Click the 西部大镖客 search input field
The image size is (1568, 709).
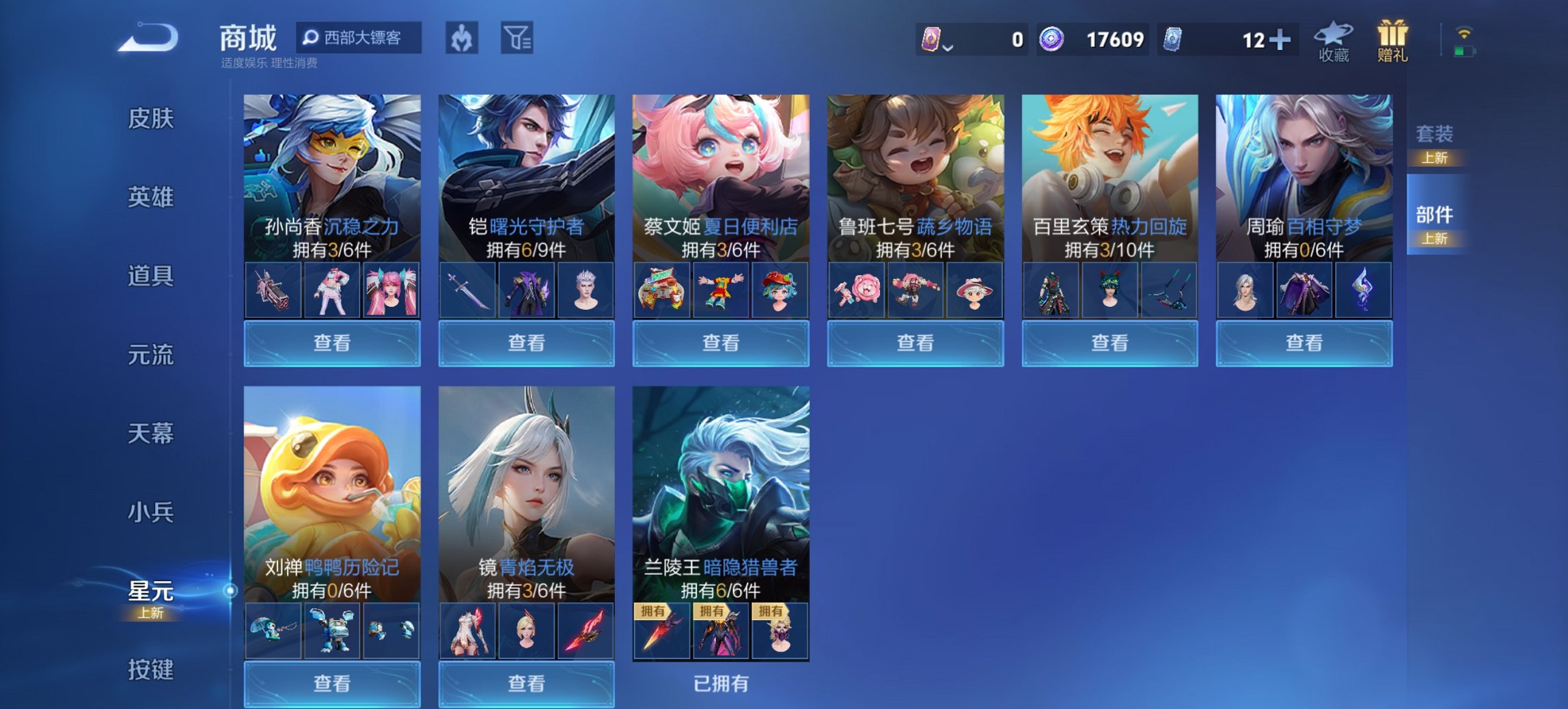point(362,39)
